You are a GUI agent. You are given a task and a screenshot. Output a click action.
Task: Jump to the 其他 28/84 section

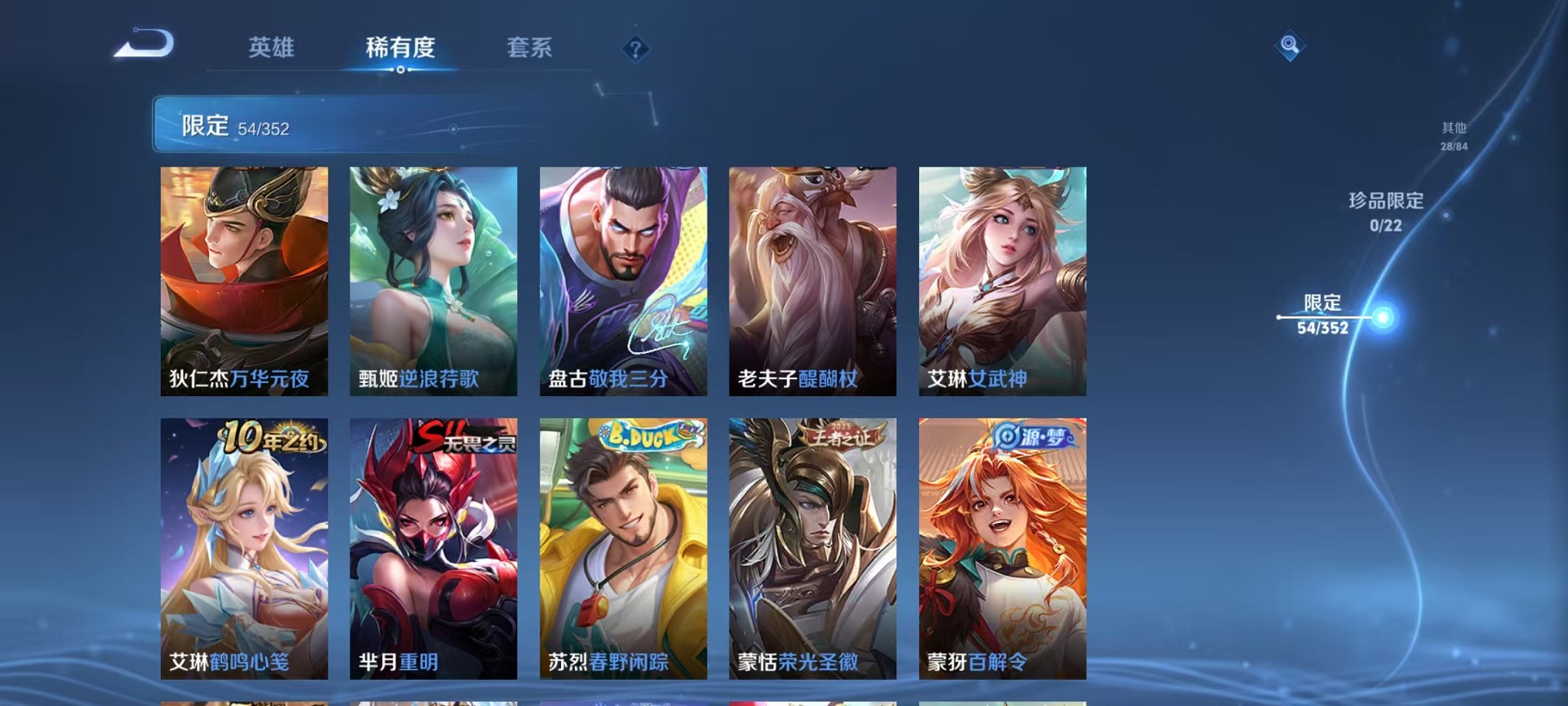pyautogui.click(x=1455, y=137)
